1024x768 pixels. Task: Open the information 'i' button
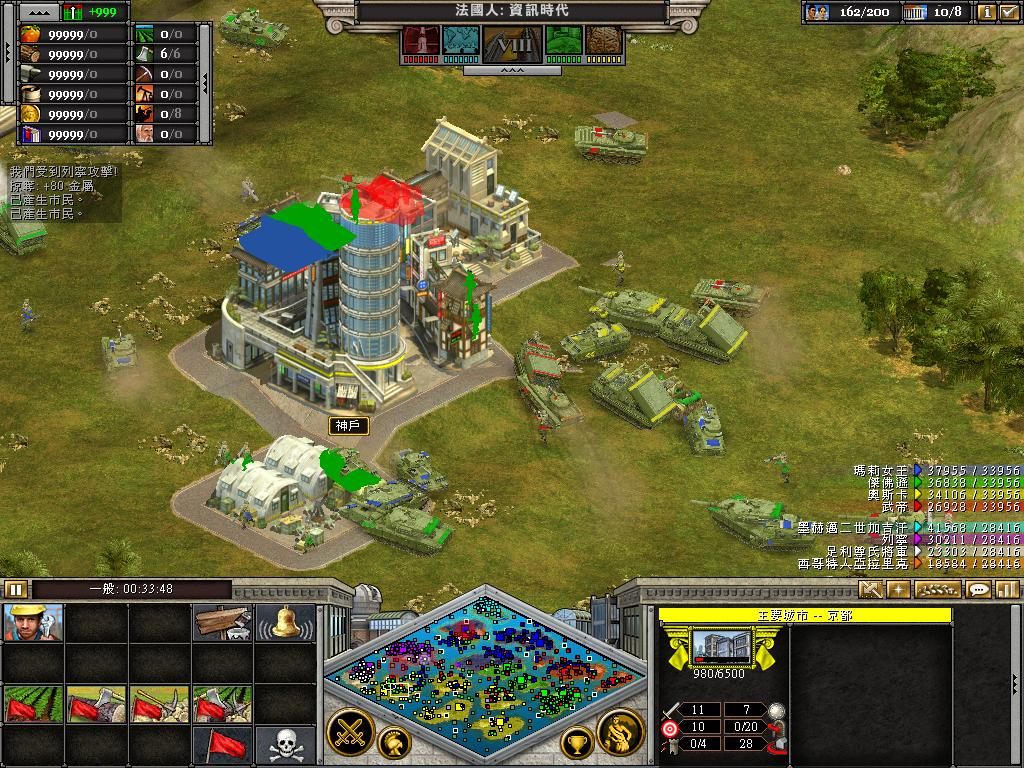986,13
